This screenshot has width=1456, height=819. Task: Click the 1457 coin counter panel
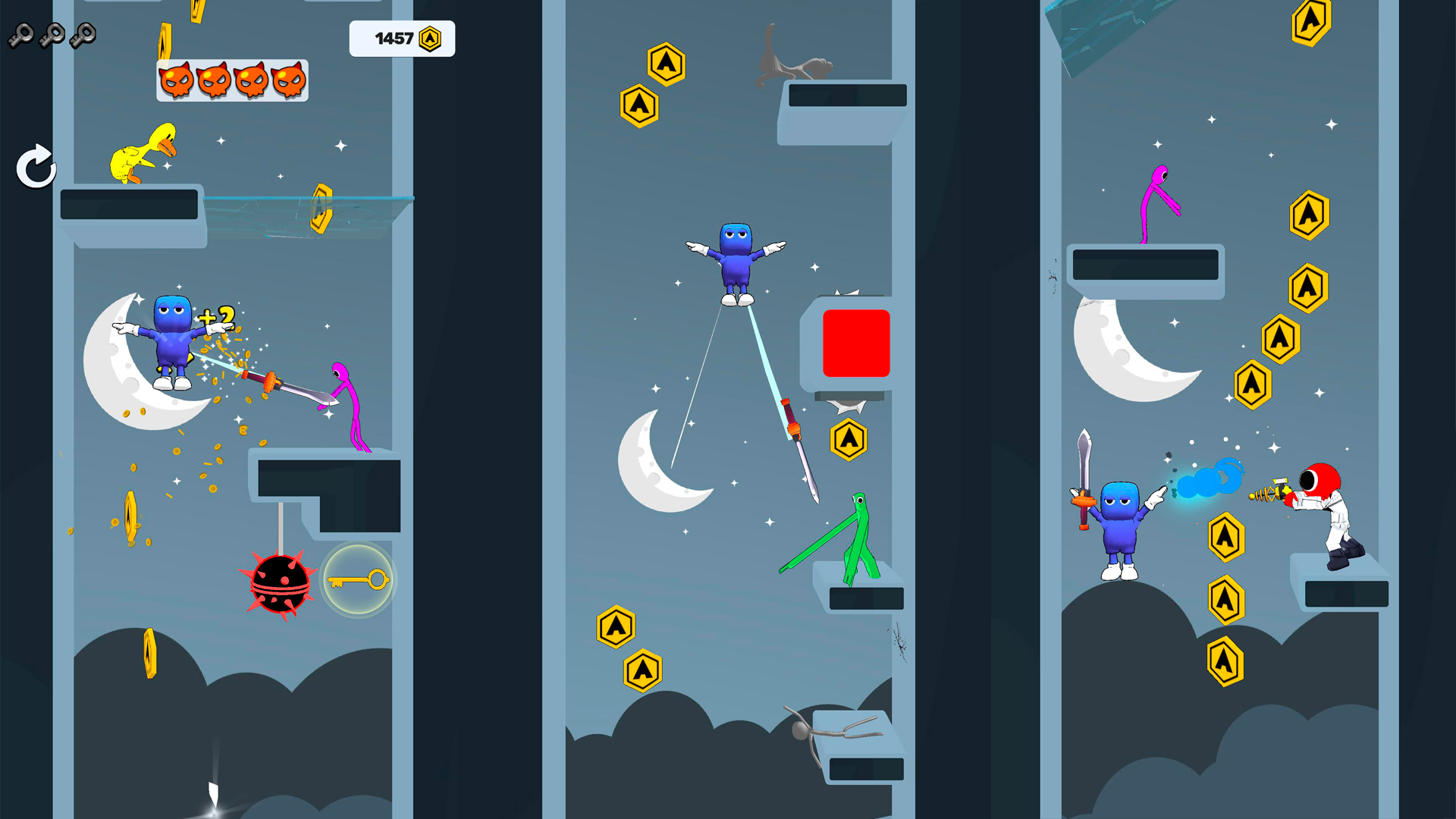click(402, 38)
